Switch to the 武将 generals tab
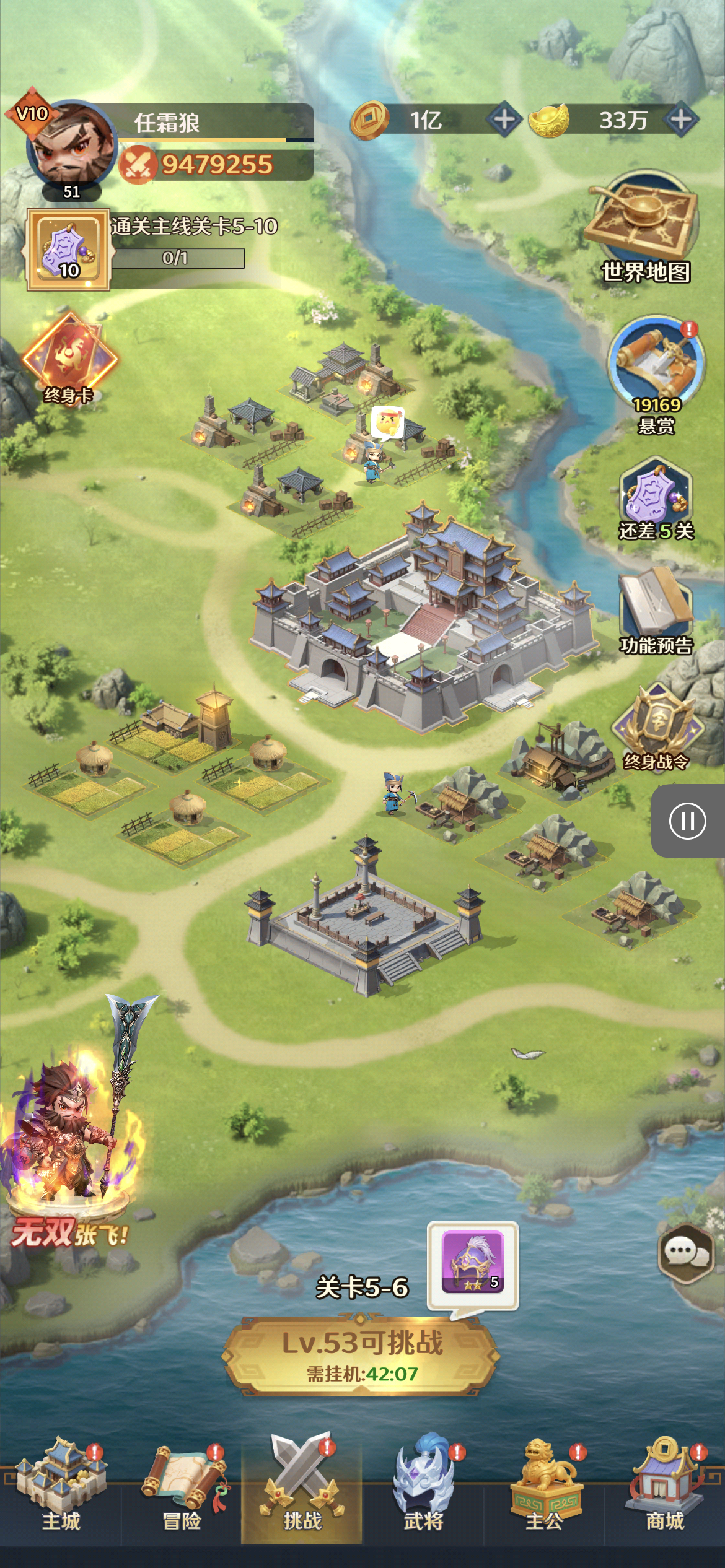Image resolution: width=725 pixels, height=1568 pixels. coord(423,1492)
